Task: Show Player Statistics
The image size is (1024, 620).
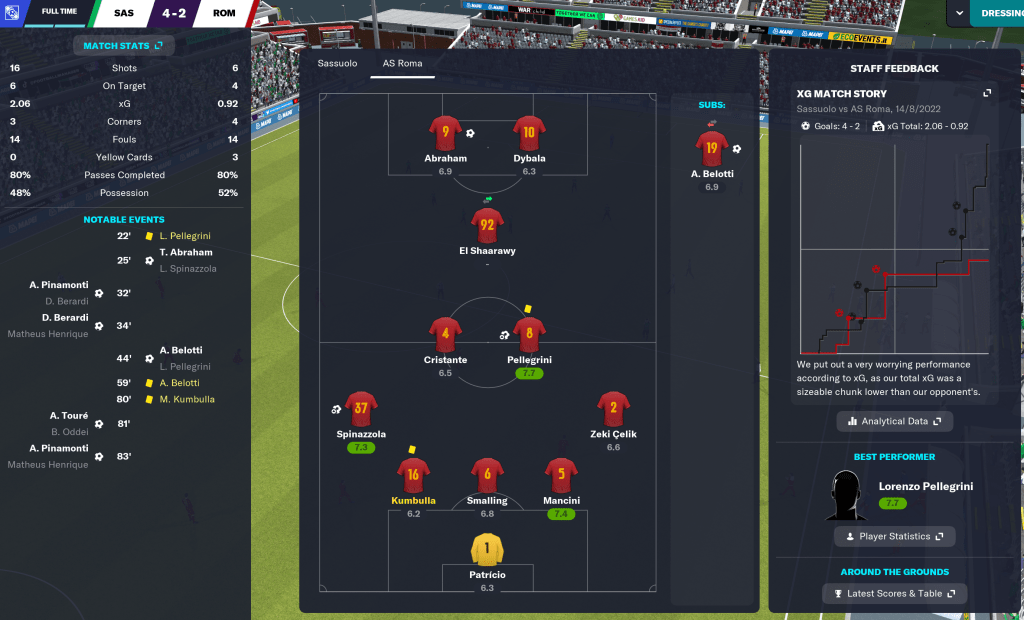Action: pyautogui.click(x=895, y=537)
